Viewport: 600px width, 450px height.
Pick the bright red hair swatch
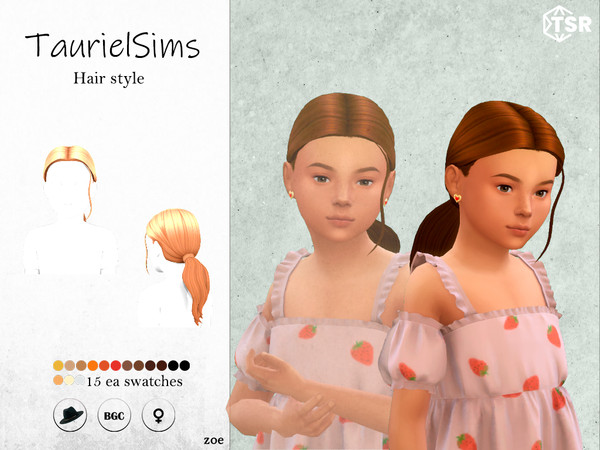(x=117, y=365)
